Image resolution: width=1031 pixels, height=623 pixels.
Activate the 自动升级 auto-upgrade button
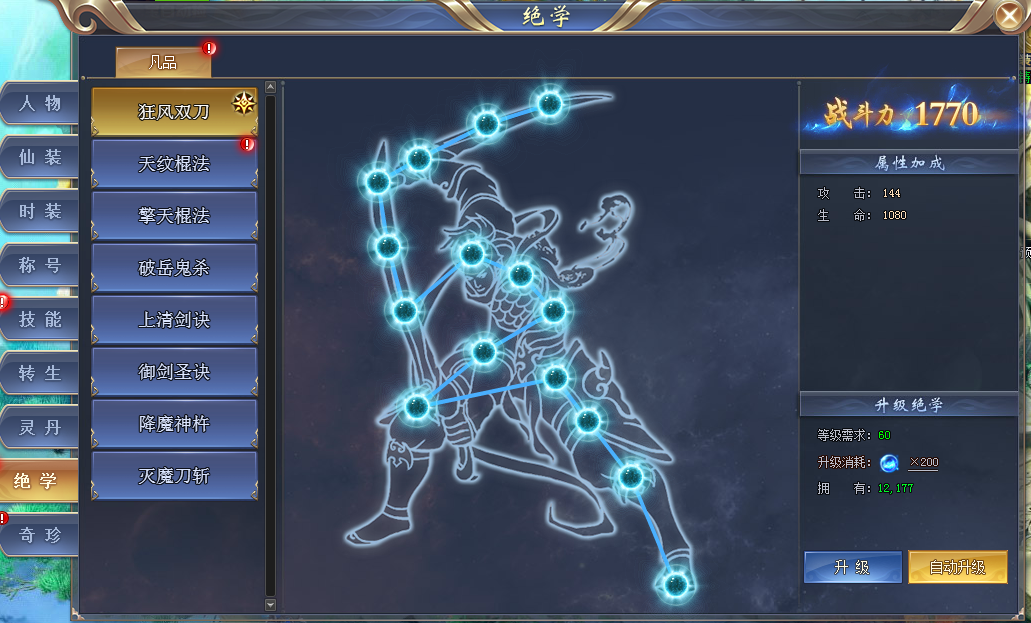(957, 567)
